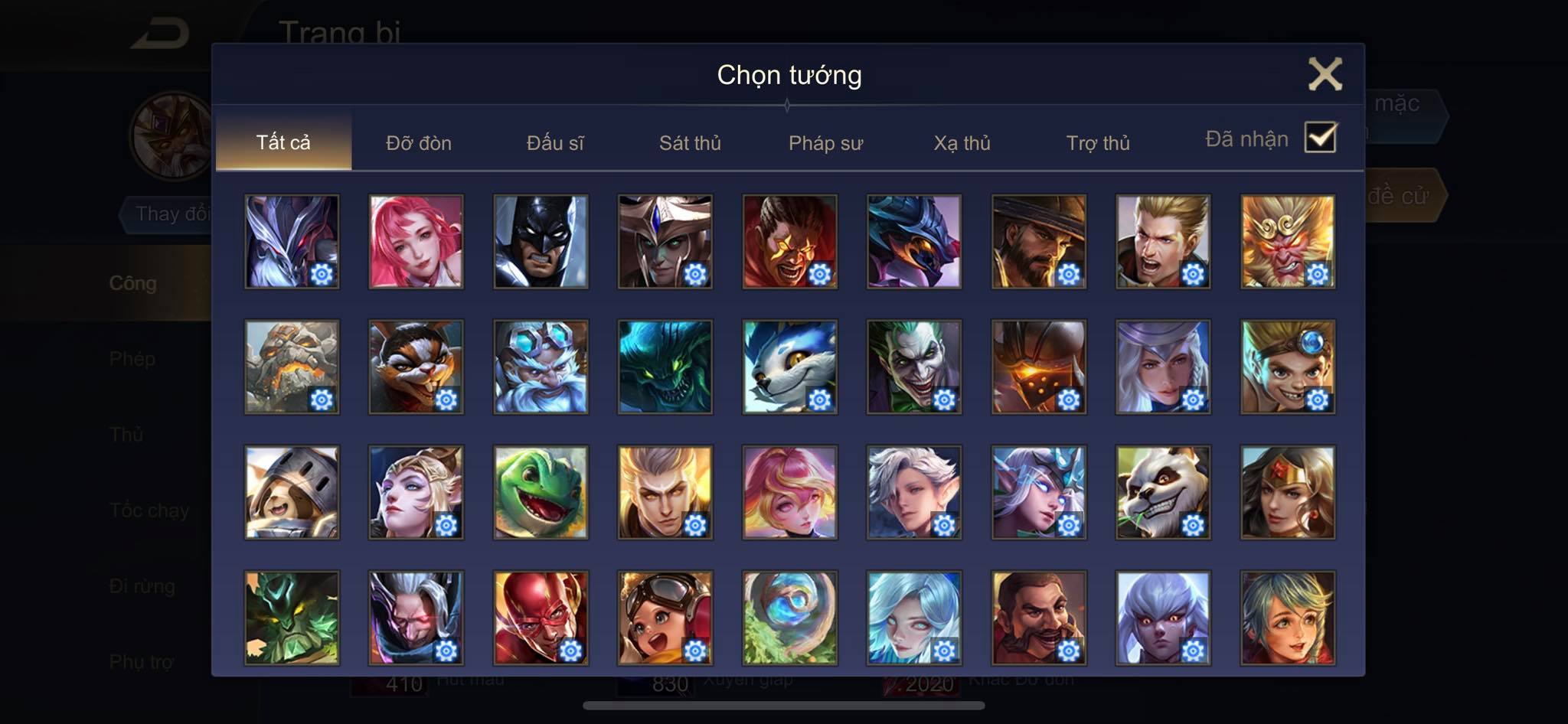Image resolution: width=1568 pixels, height=724 pixels.
Task: Pick the blue-and-white fox hero portrait
Action: (x=789, y=367)
